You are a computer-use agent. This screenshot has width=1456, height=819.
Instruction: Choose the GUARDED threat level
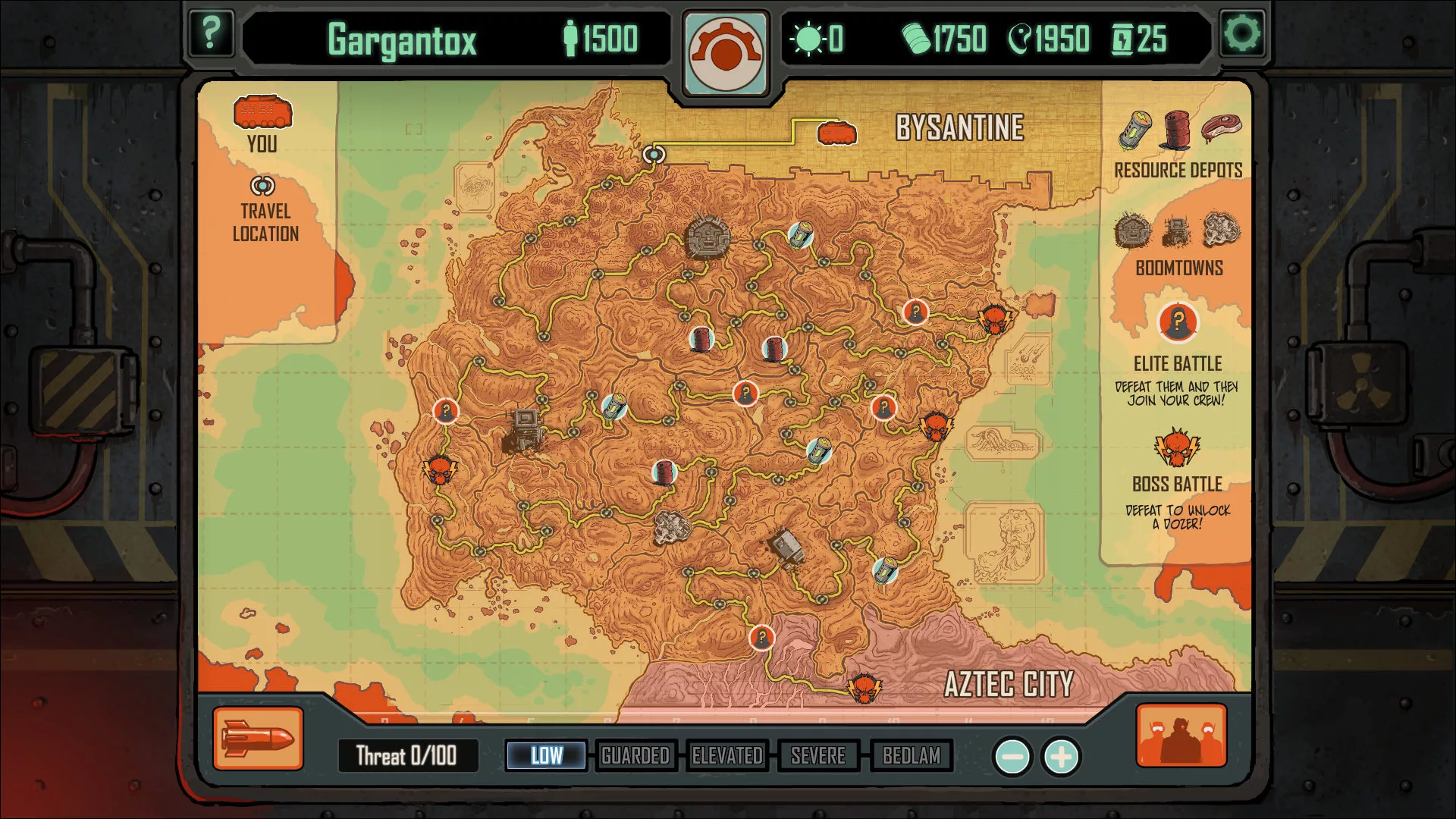[635, 755]
